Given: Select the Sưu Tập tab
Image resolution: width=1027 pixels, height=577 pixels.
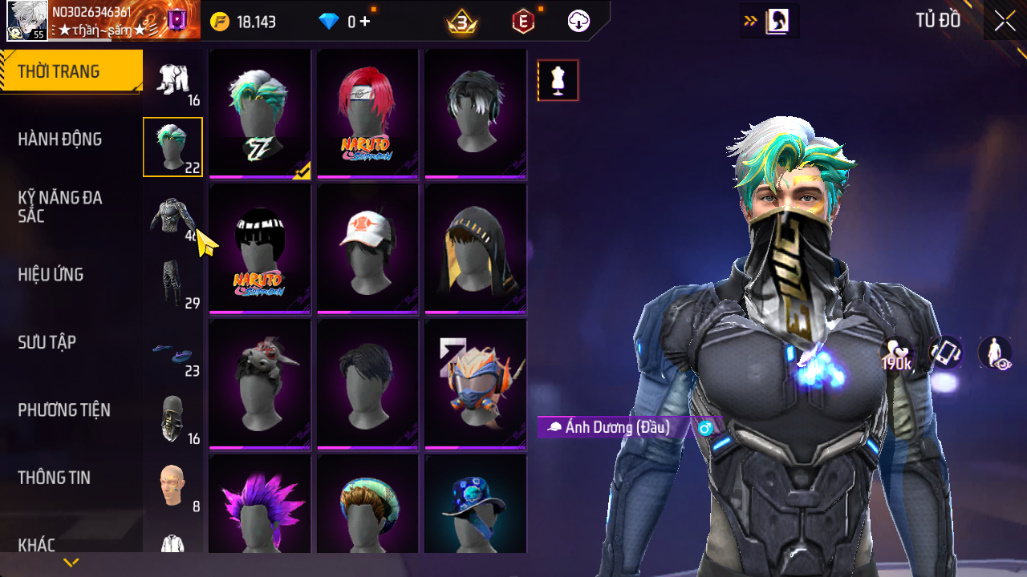Looking at the screenshot, I should pyautogui.click(x=47, y=342).
